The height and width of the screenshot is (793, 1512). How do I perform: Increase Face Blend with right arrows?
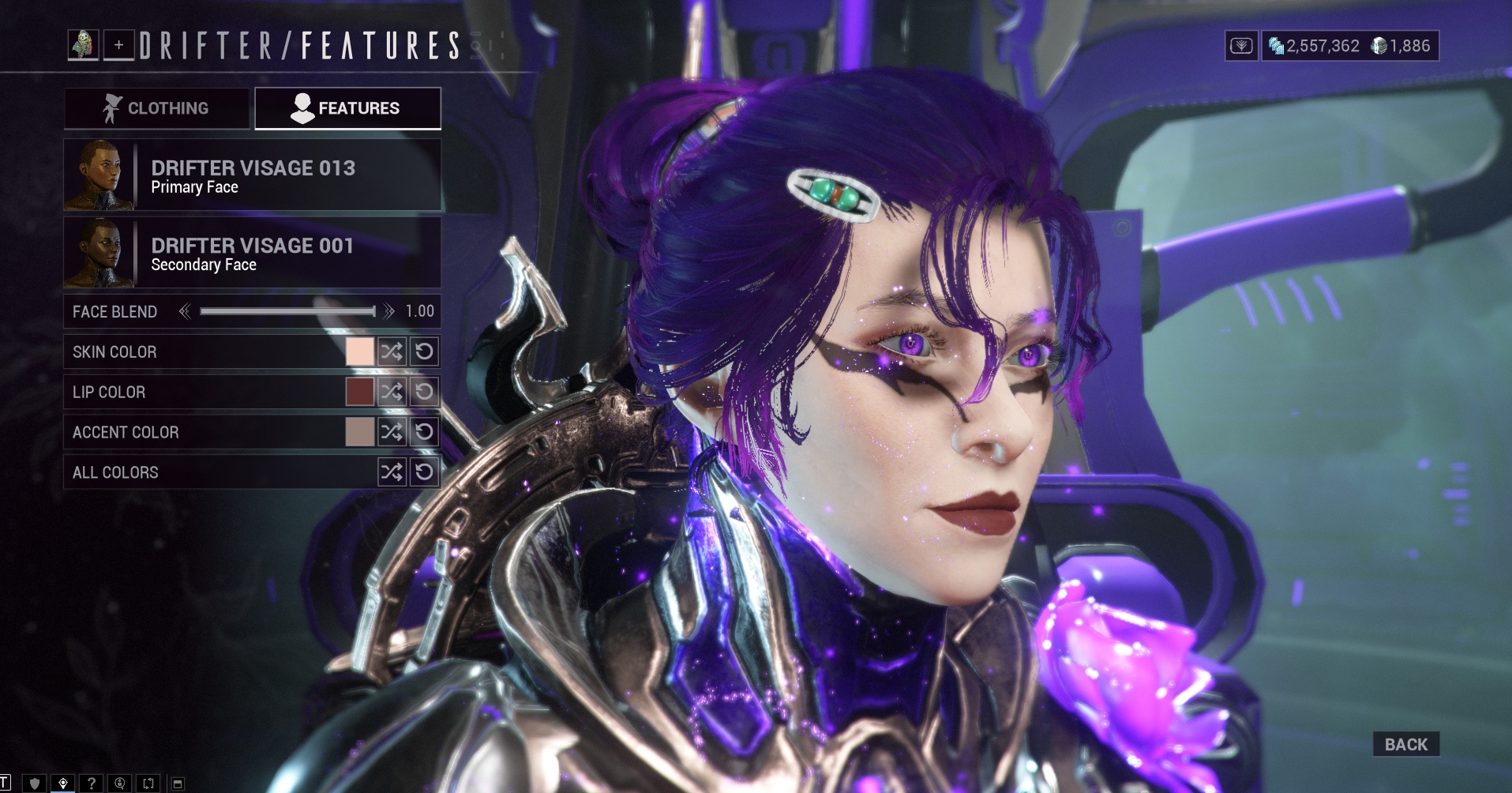coord(388,312)
